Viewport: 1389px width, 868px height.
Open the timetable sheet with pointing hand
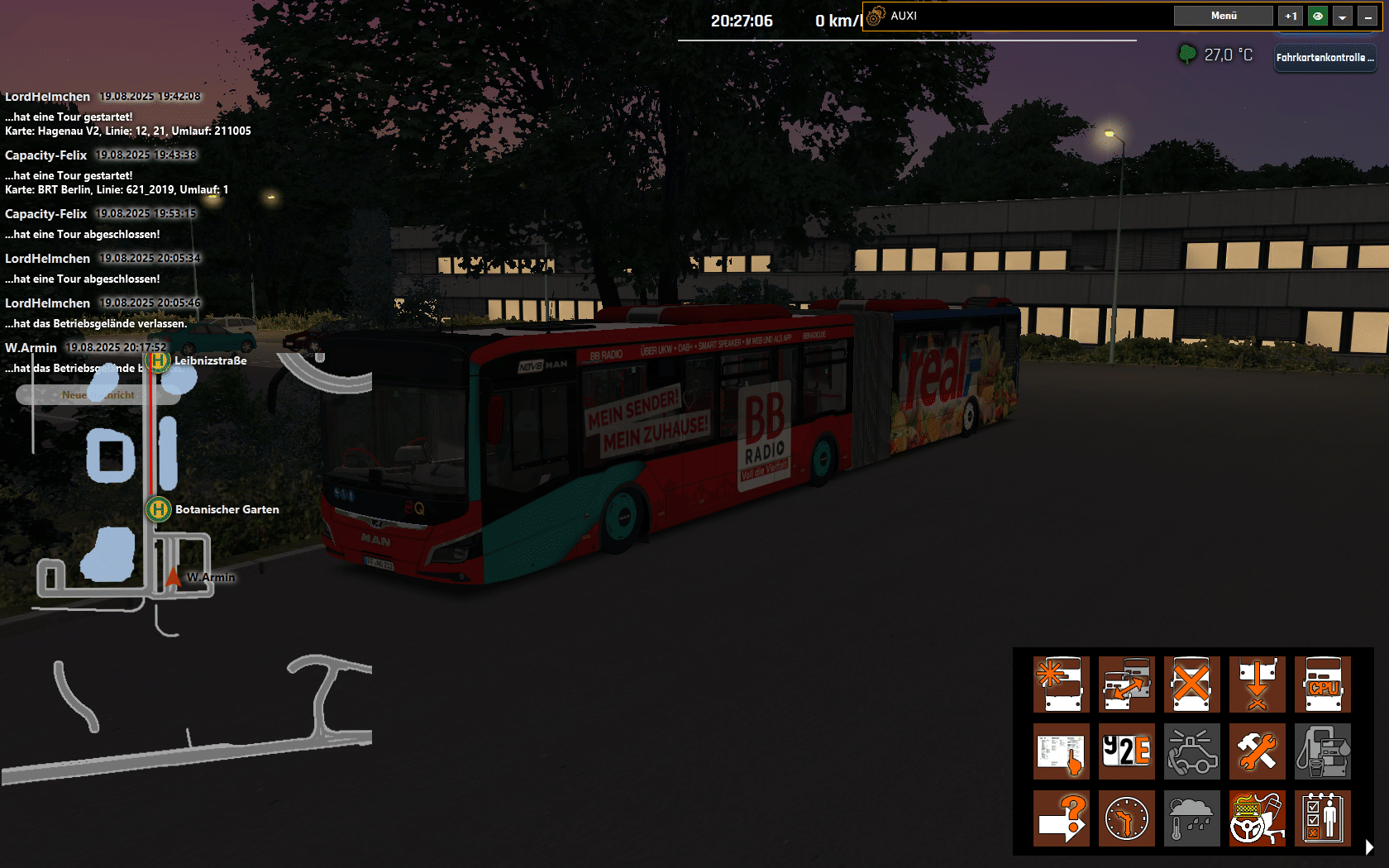pyautogui.click(x=1062, y=751)
